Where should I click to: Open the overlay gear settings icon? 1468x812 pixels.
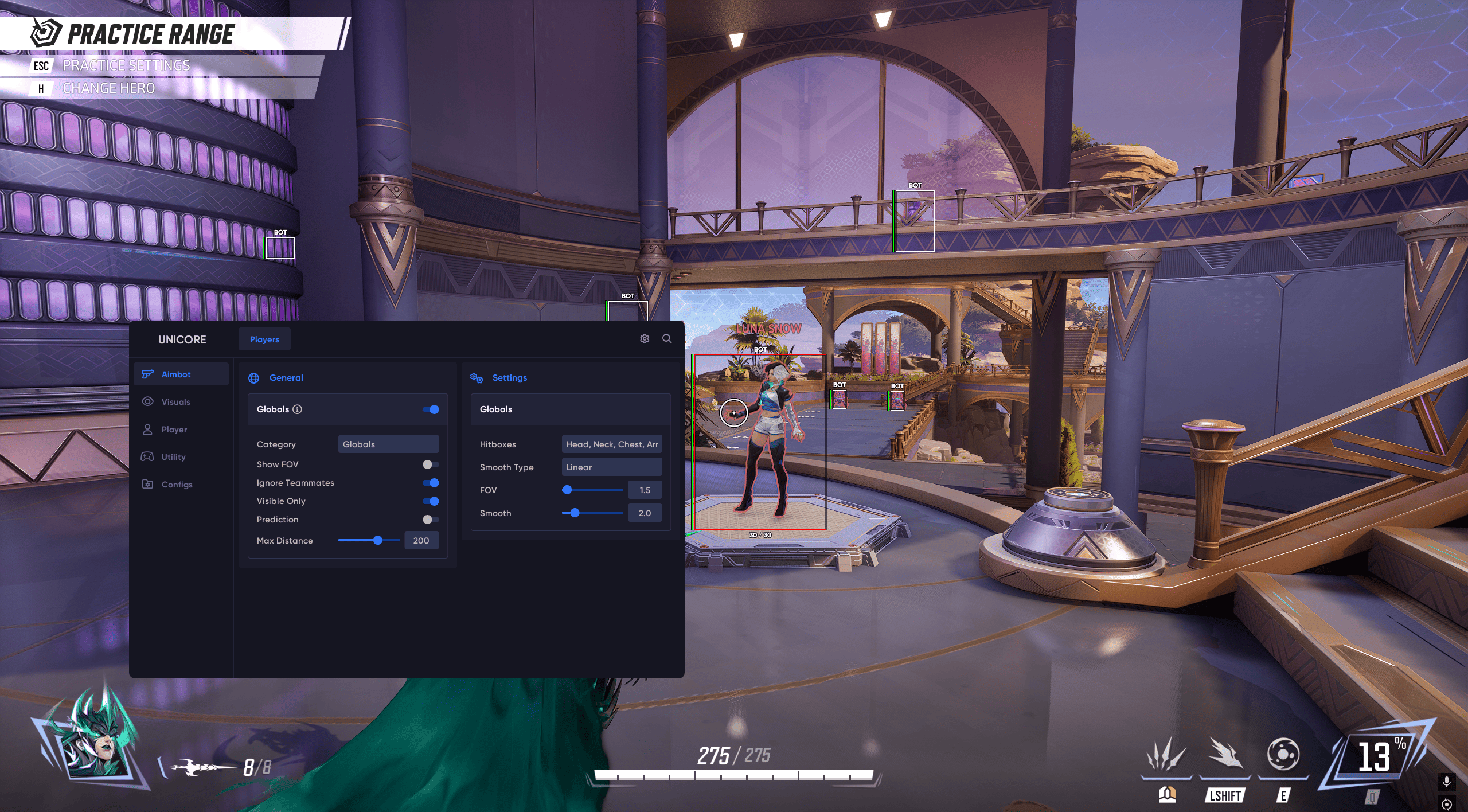645,339
